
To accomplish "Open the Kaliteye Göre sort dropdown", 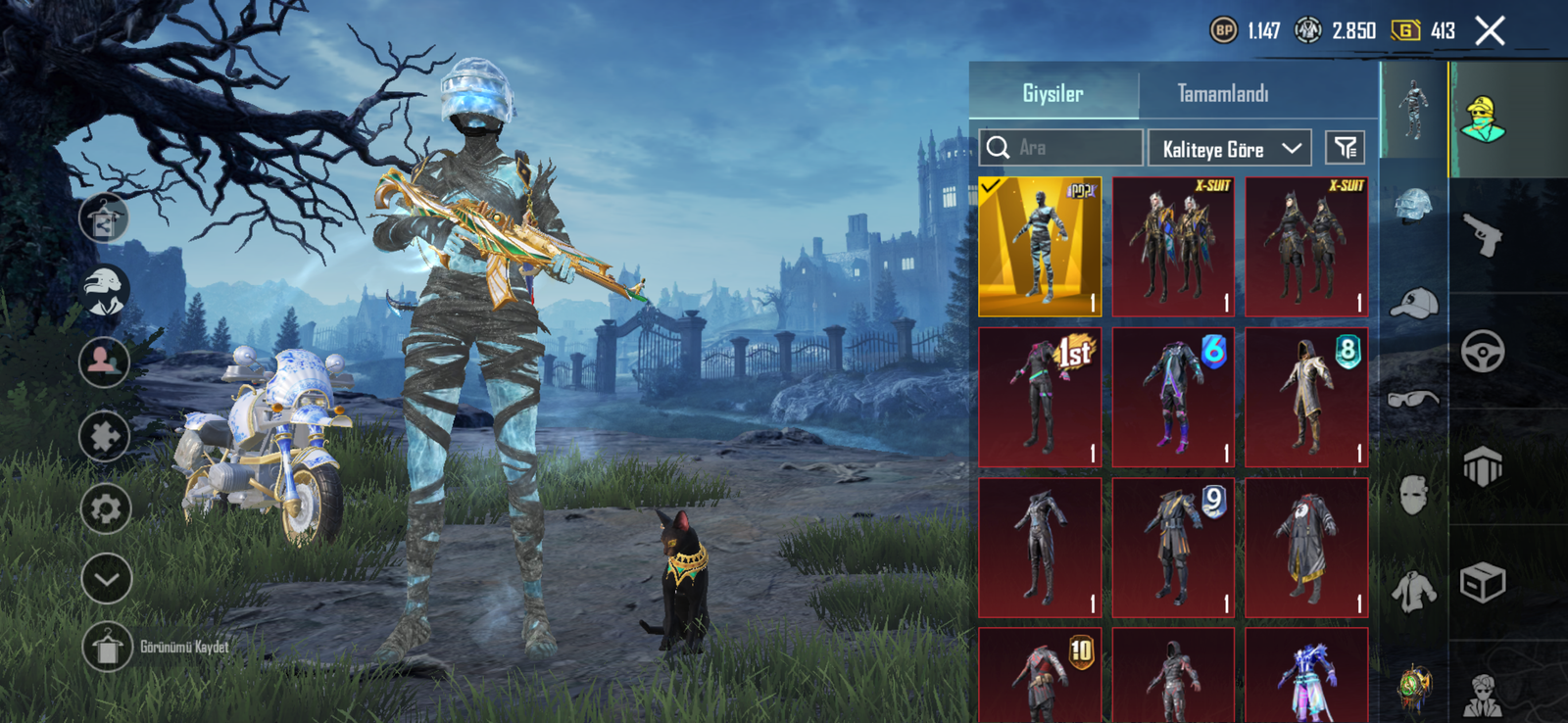I will pyautogui.click(x=1230, y=149).
